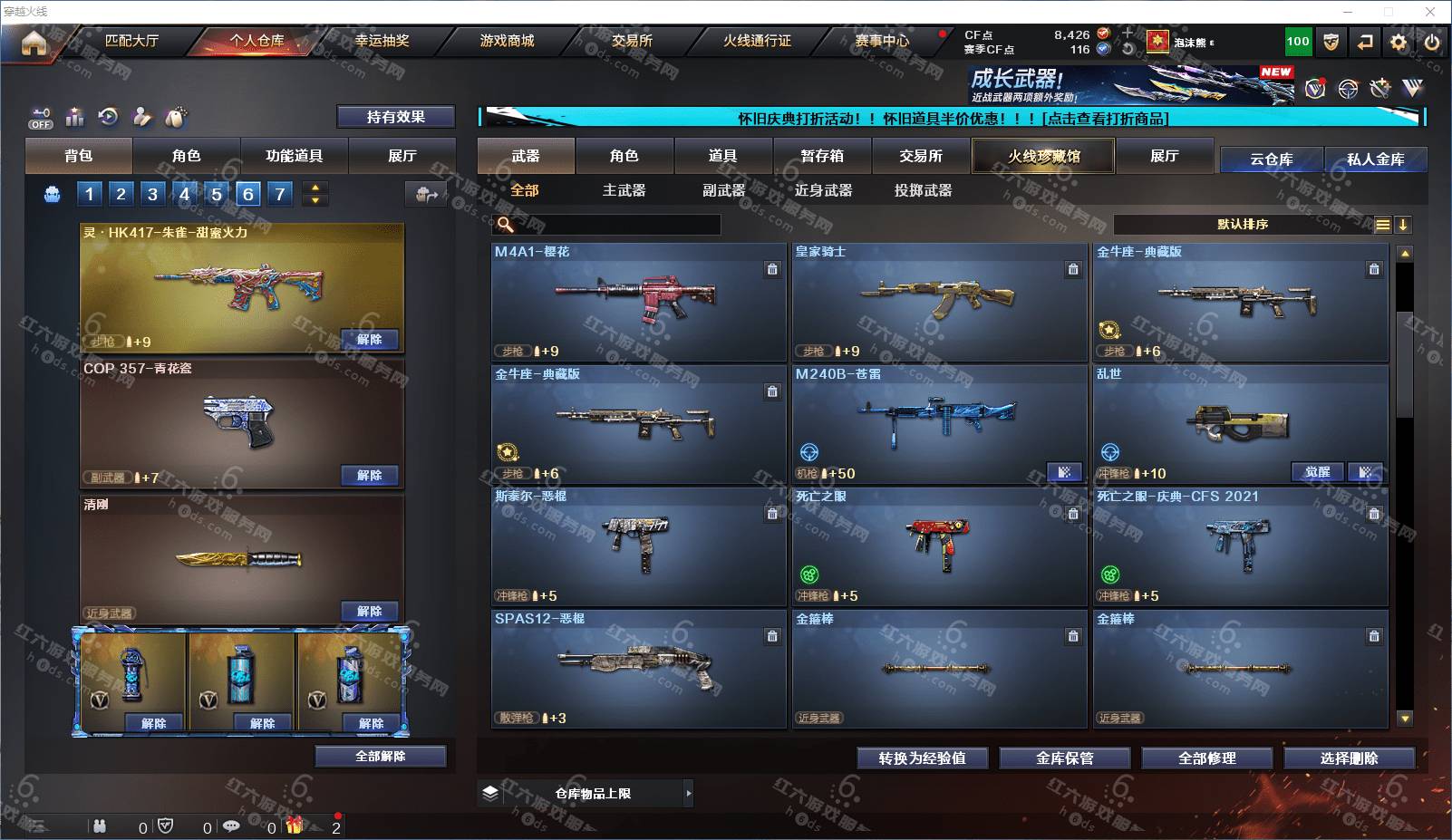1452x840 pixels.
Task: Open the 交易所 top menu entry
Action: point(632,41)
